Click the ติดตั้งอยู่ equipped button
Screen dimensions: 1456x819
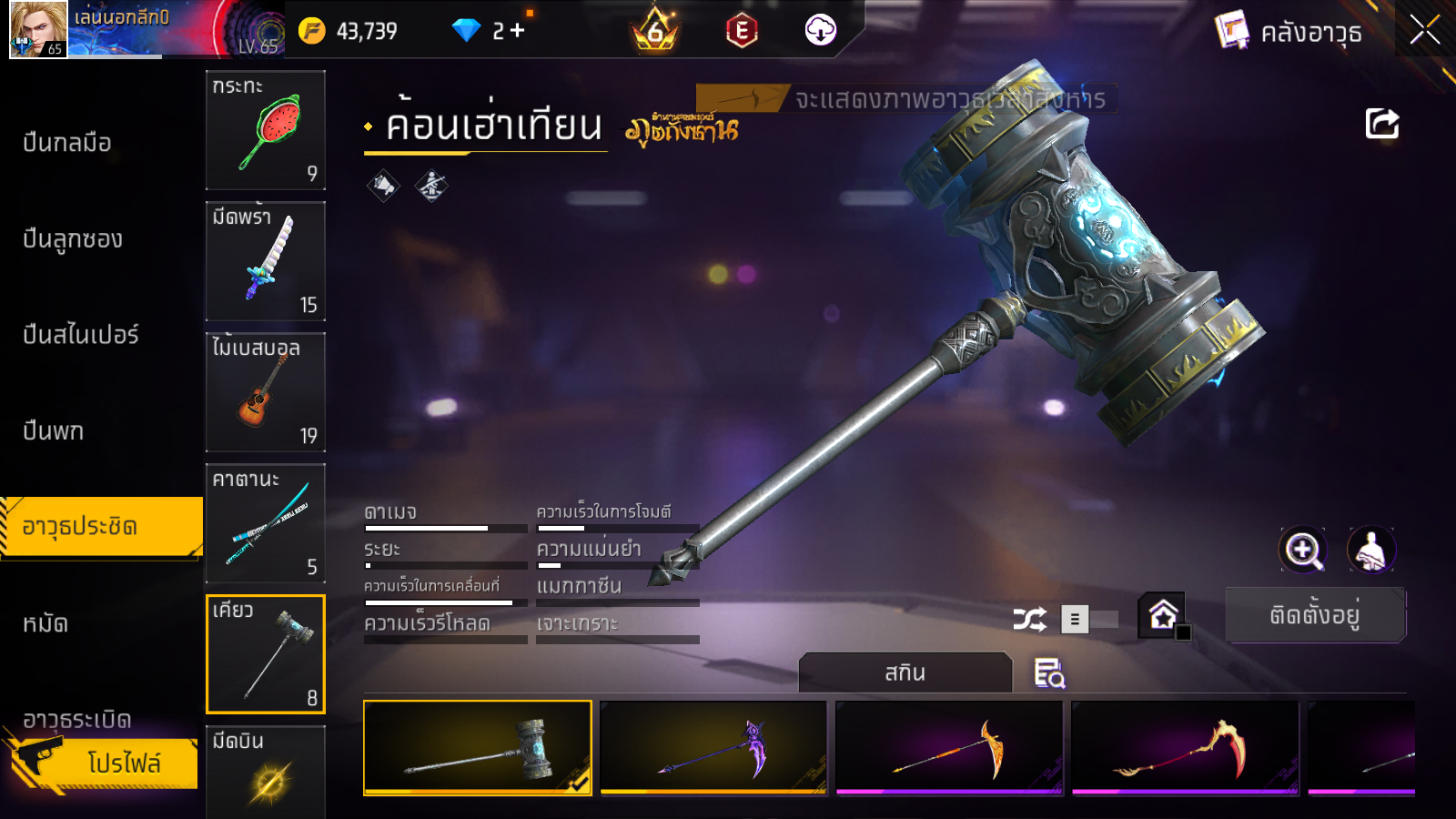pyautogui.click(x=1315, y=616)
